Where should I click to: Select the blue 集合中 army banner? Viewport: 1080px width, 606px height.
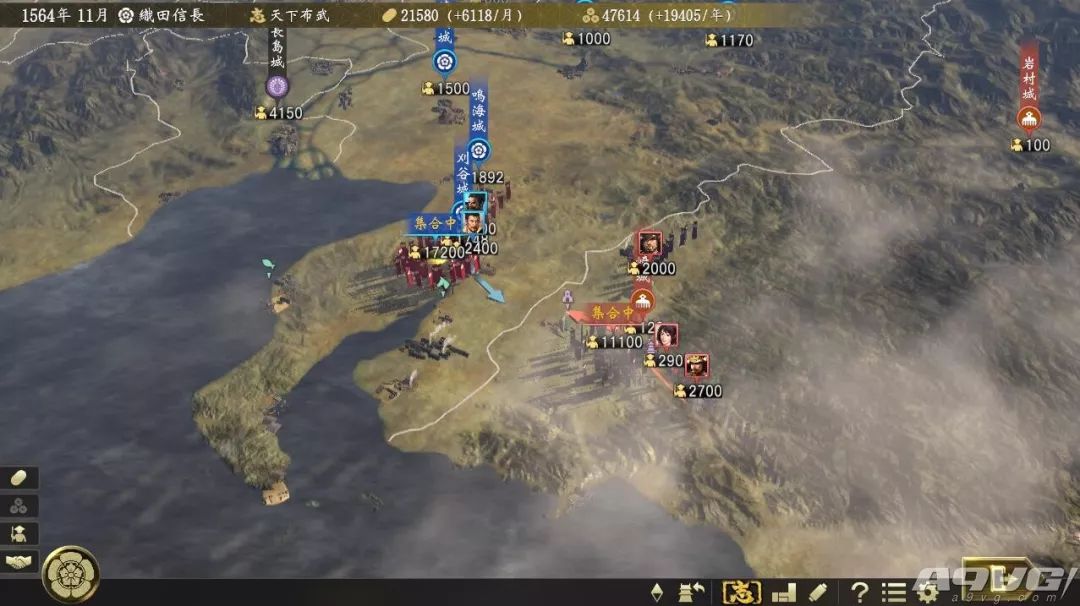[433, 225]
